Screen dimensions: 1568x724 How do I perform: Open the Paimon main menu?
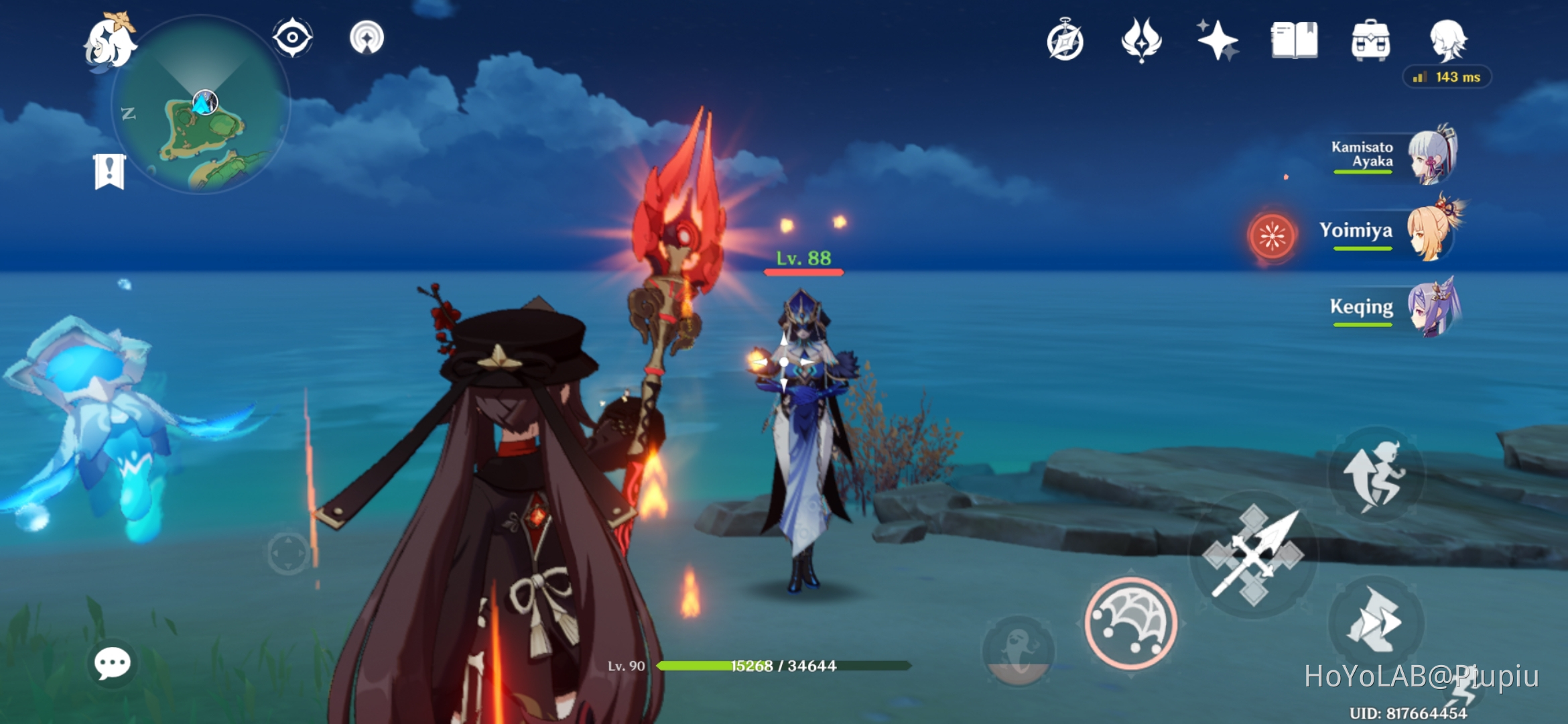click(x=108, y=40)
